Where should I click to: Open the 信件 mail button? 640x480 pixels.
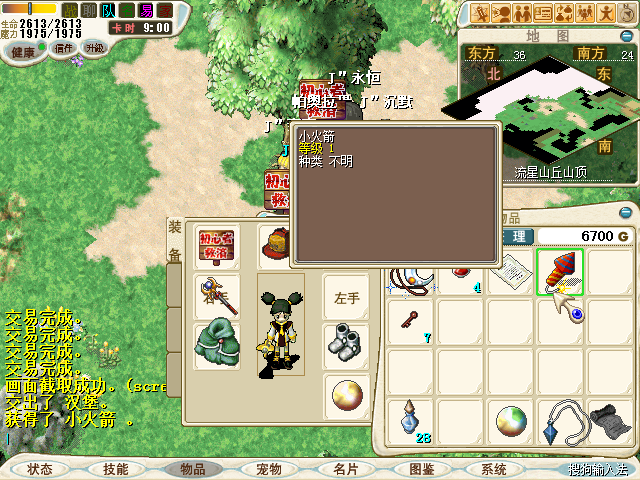click(x=64, y=49)
